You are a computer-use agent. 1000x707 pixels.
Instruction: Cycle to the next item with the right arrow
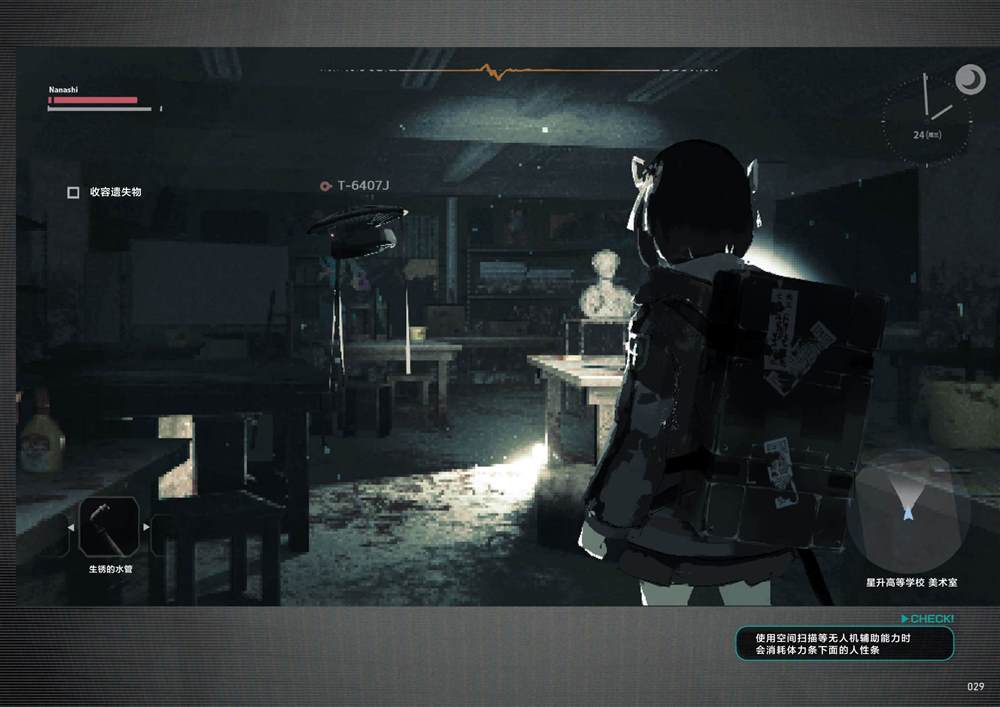click(147, 526)
